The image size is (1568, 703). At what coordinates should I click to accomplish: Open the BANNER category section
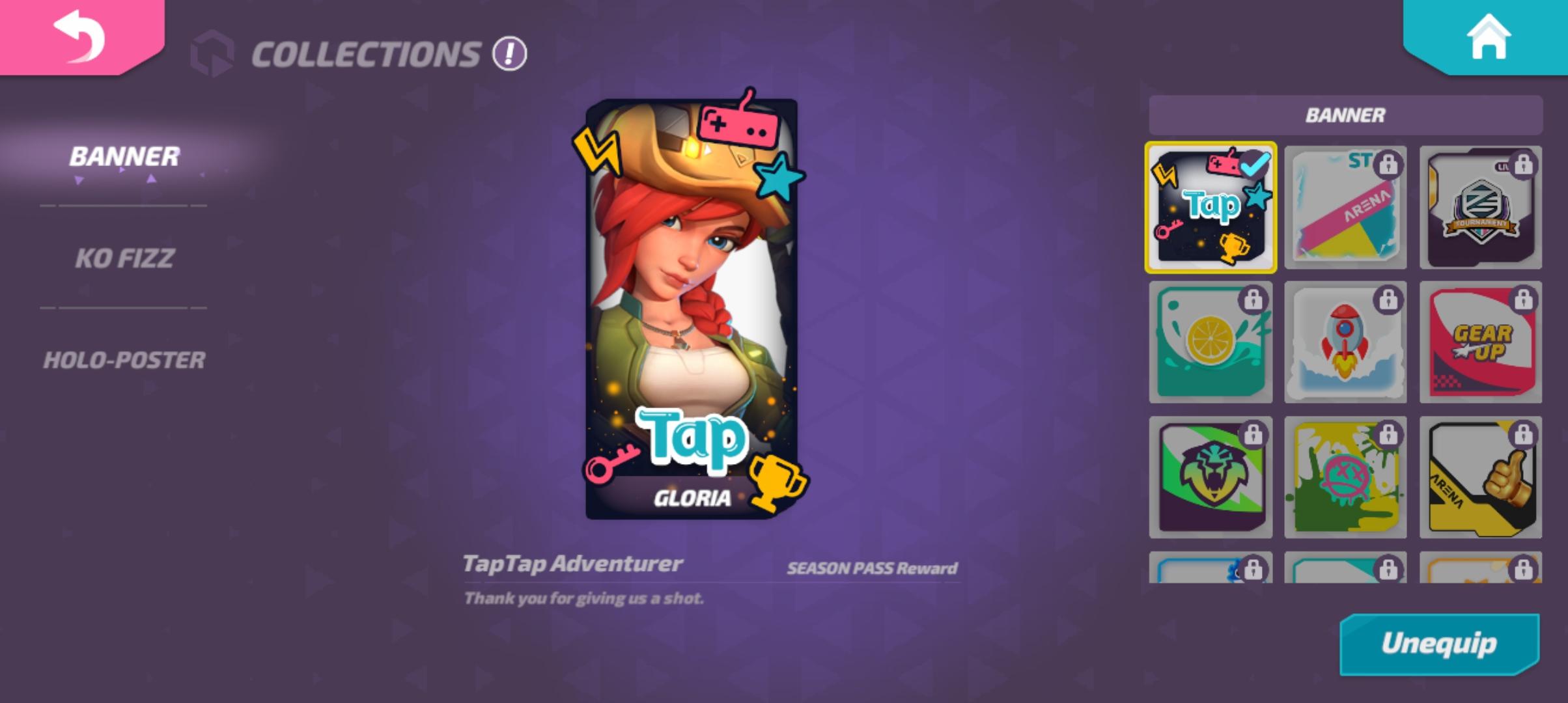click(x=123, y=157)
